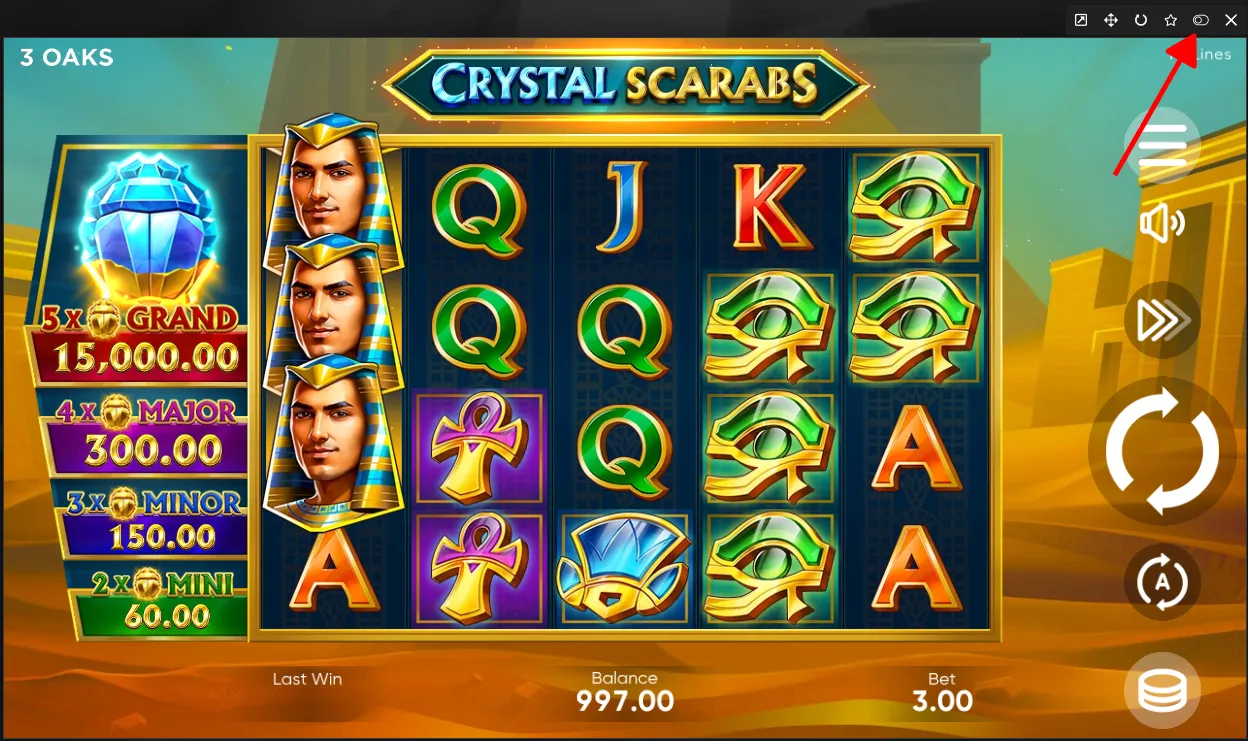This screenshot has width=1248, height=741.
Task: Open the game in a new window
Action: pos(1081,20)
